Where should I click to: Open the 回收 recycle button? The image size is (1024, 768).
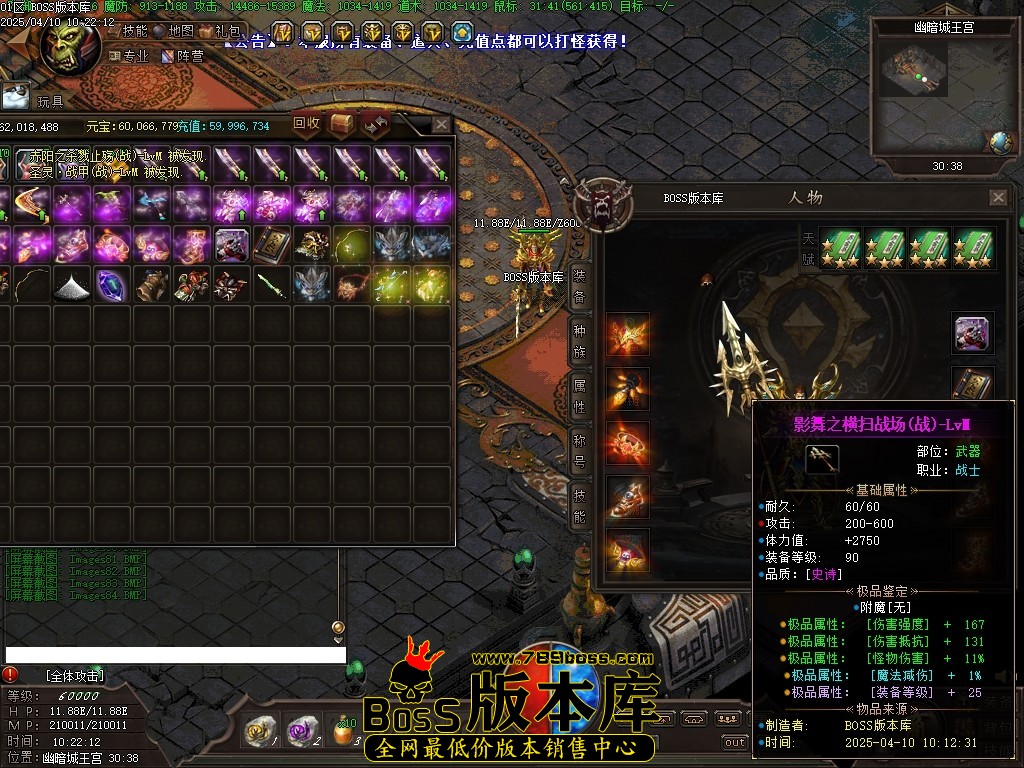click(306, 124)
